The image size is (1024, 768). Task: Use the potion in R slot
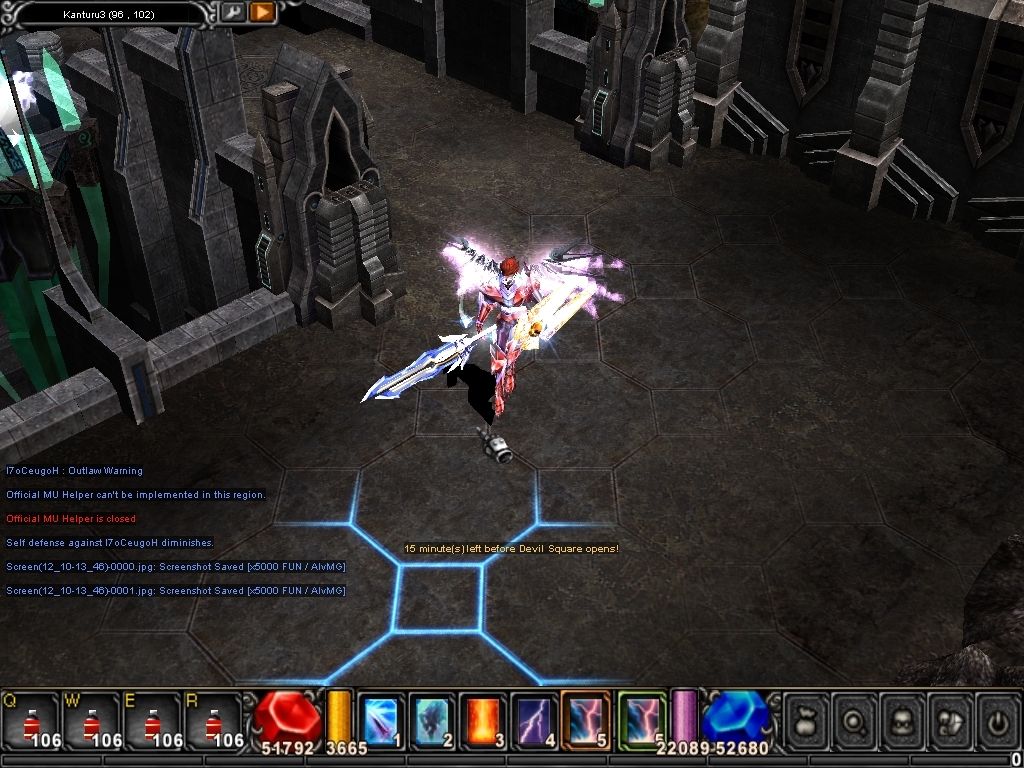click(213, 720)
